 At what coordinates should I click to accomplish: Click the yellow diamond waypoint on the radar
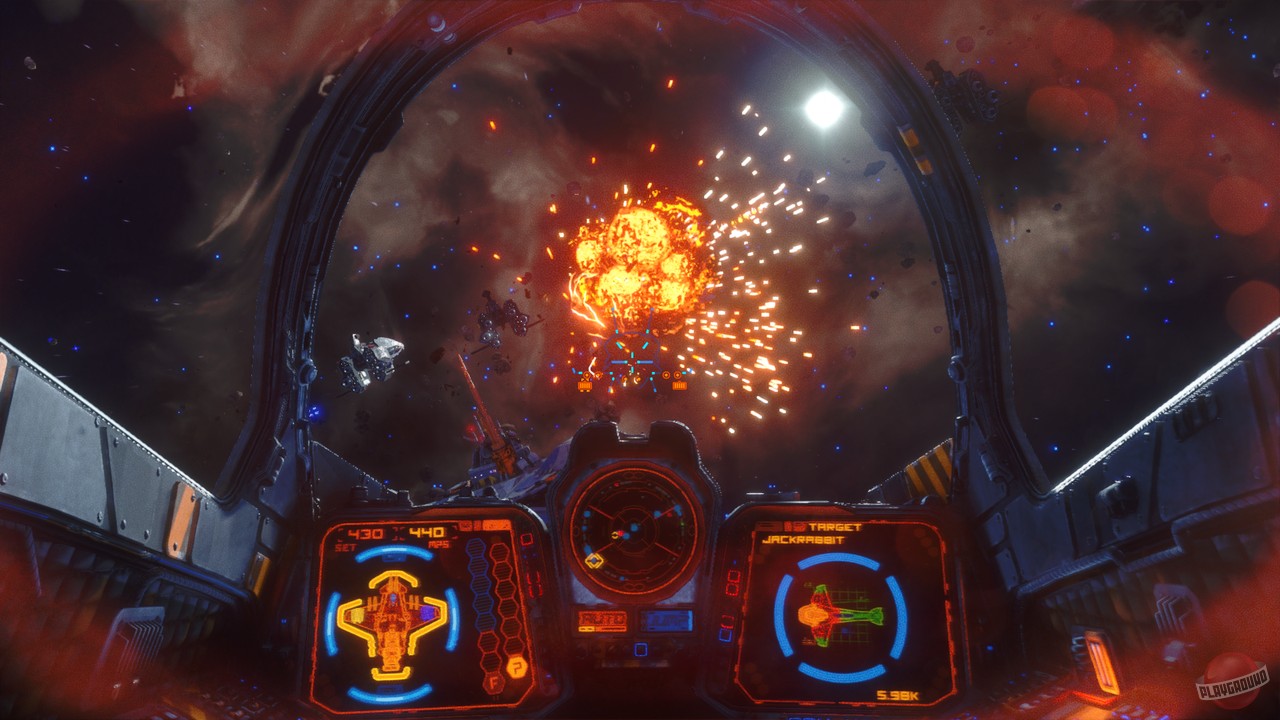(x=594, y=559)
